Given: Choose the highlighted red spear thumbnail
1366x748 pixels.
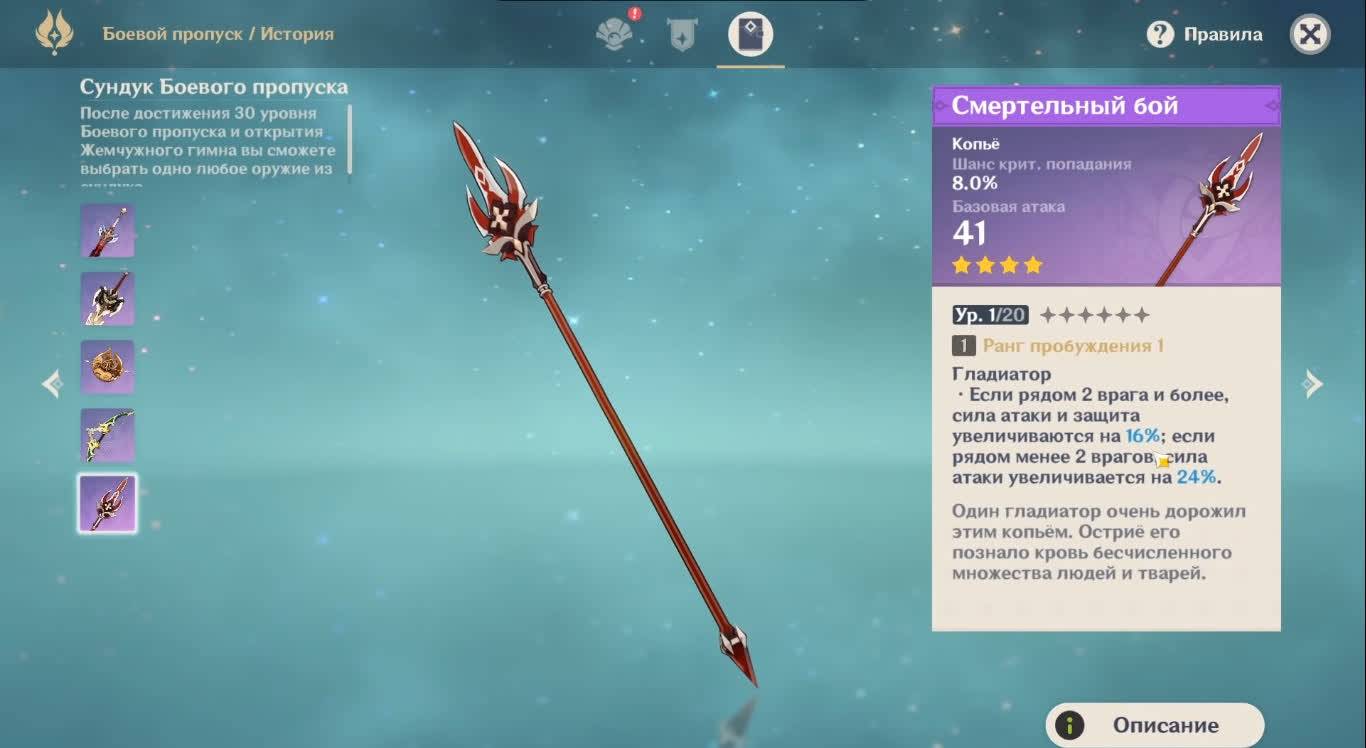Looking at the screenshot, I should (108, 503).
